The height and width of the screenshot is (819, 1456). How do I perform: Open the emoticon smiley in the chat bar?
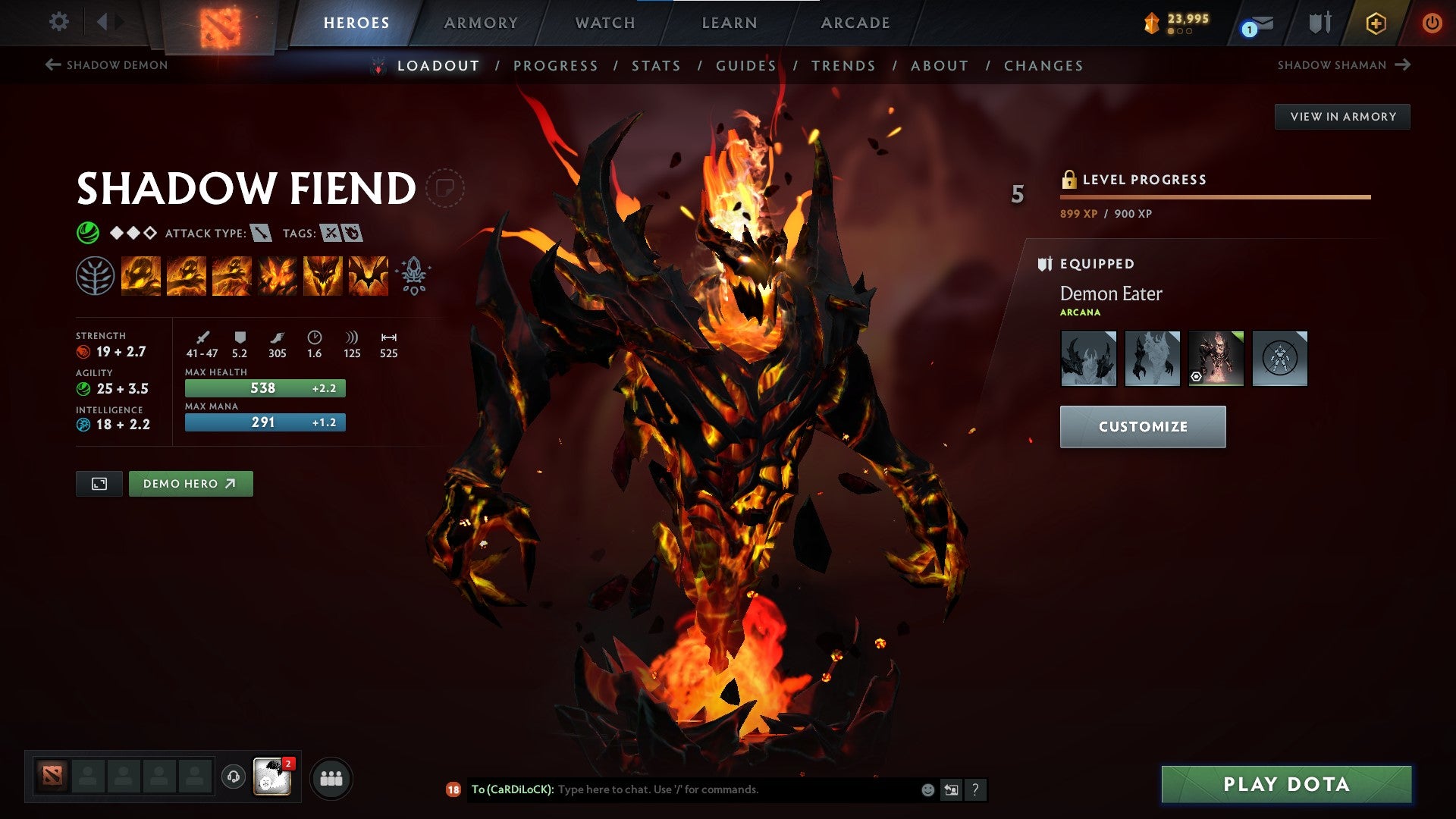[x=927, y=789]
